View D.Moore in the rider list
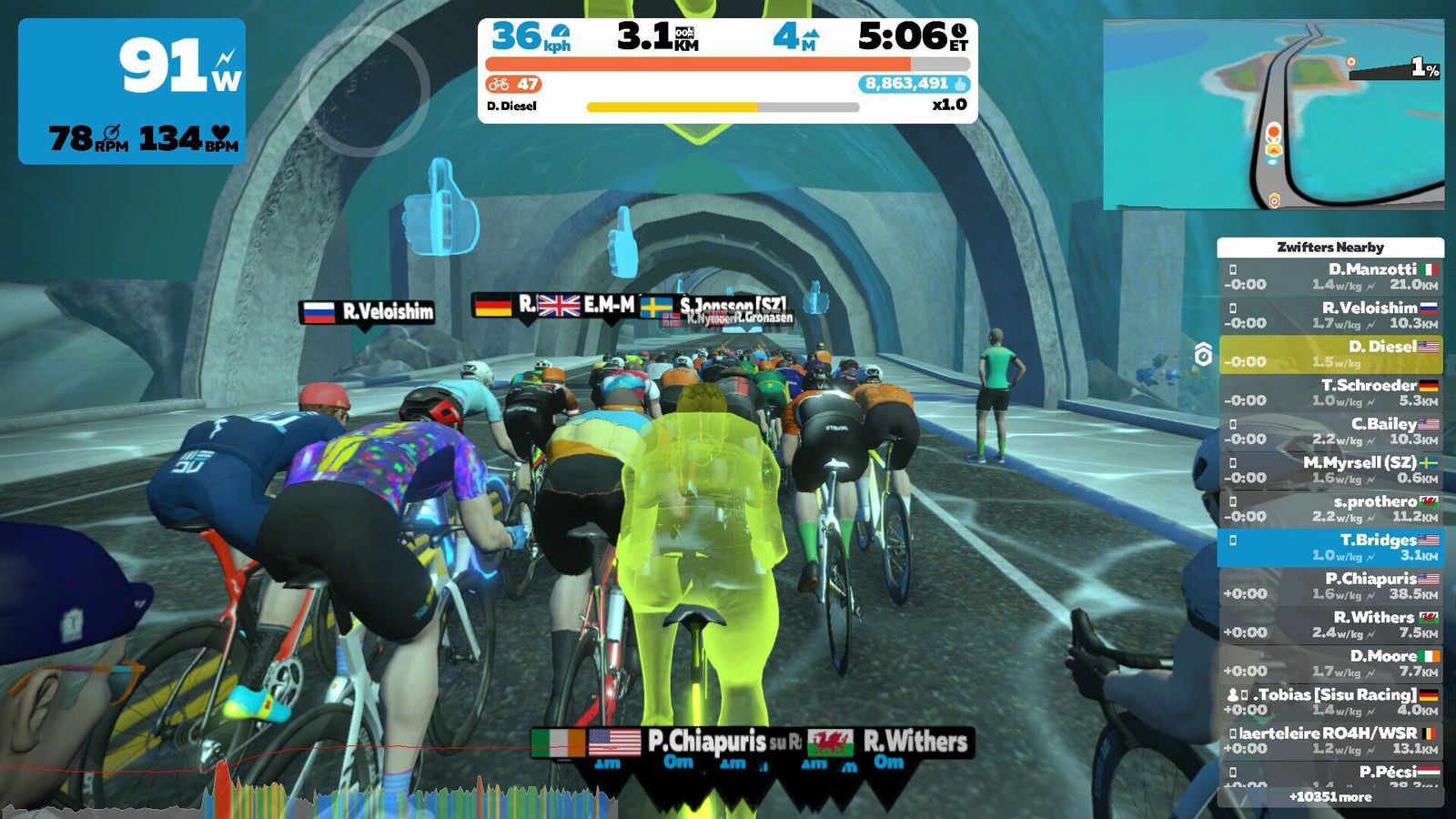Screen dimensions: 1456x819 pos(1330,663)
